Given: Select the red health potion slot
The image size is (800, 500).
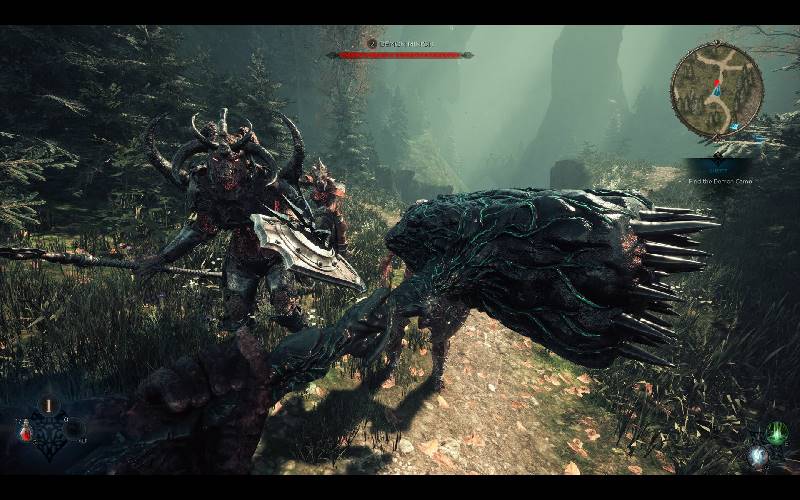Looking at the screenshot, I should [23, 431].
